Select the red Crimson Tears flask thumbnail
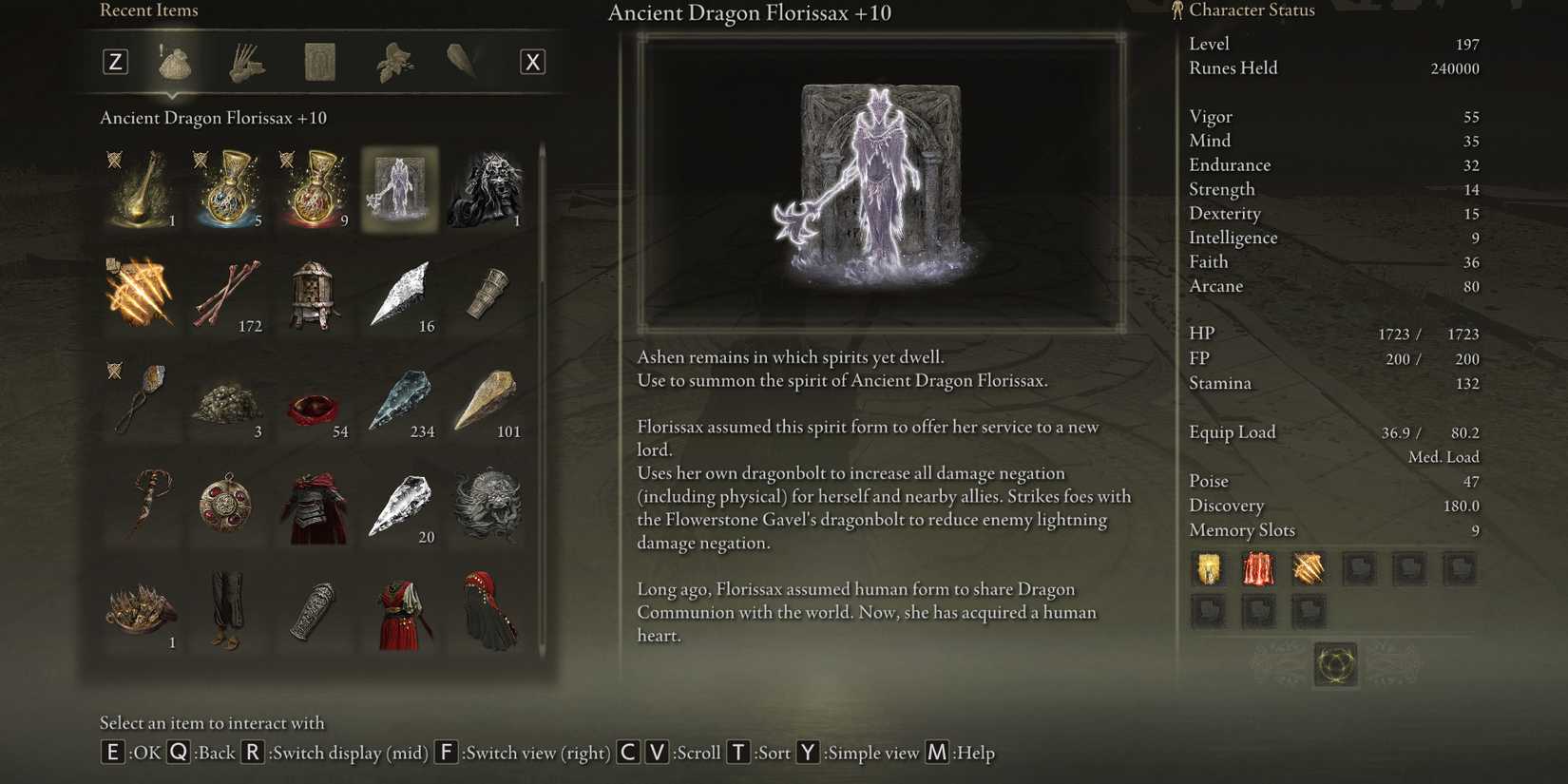This screenshot has width=1568, height=784. (314, 189)
